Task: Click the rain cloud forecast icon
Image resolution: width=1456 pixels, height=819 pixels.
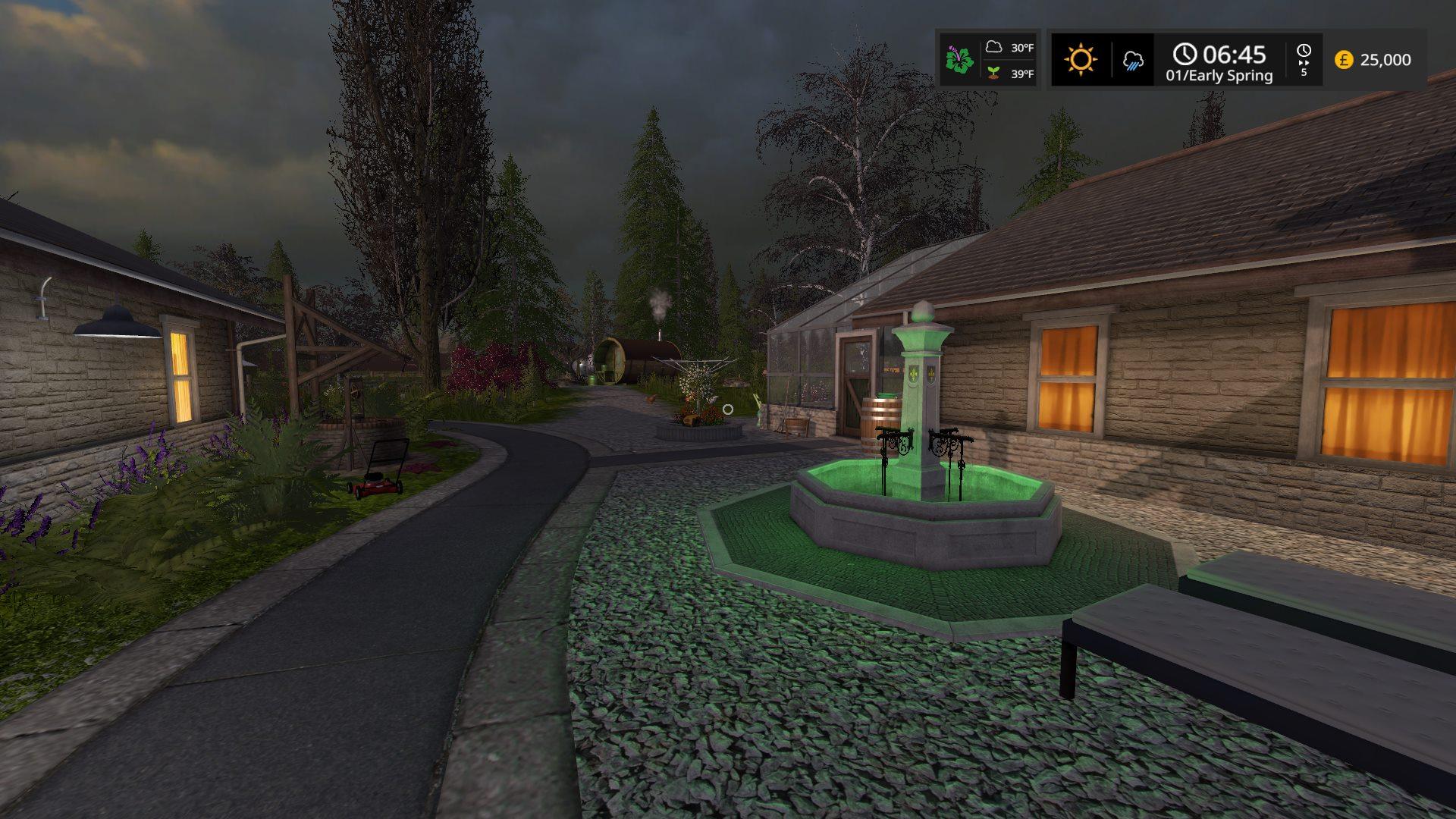Action: tap(1133, 61)
